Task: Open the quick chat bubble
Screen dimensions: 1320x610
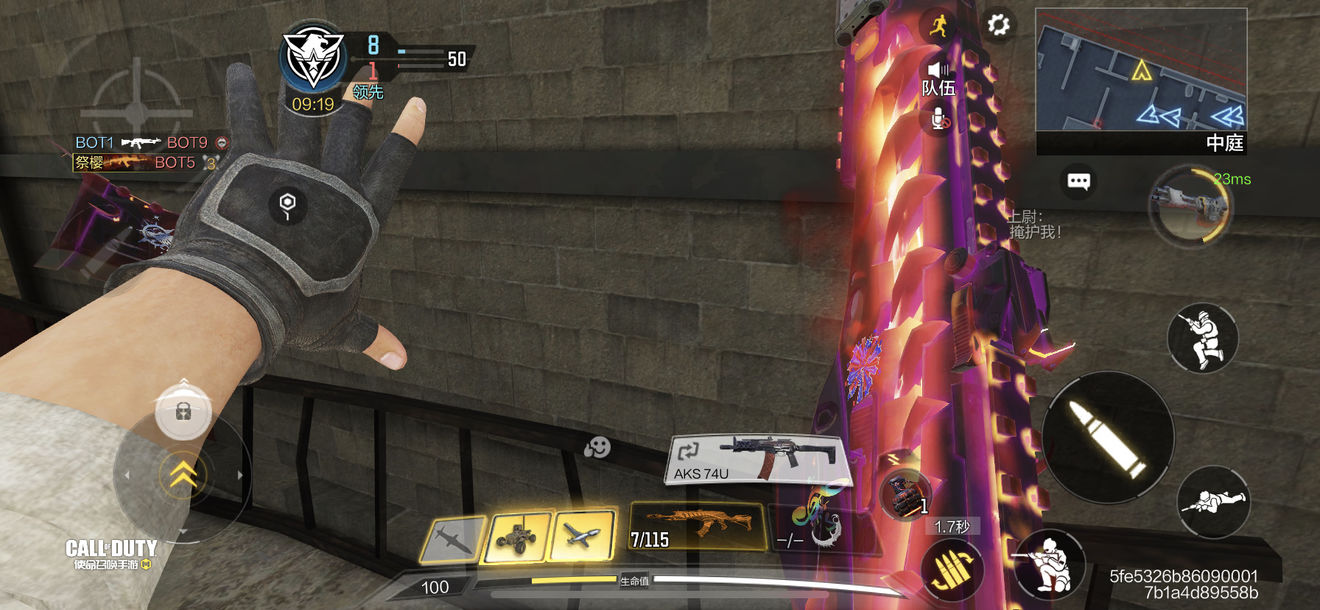Action: 1078,181
